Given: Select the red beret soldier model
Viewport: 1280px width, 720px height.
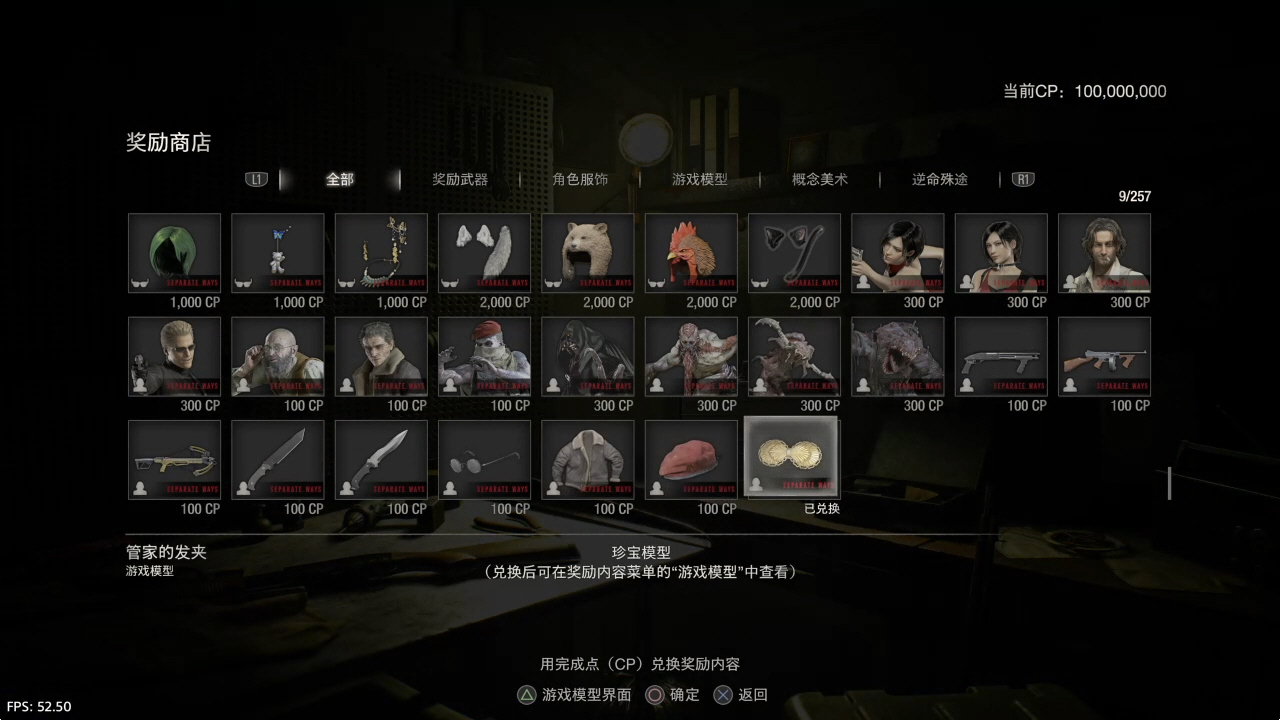Looking at the screenshot, I should pyautogui.click(x=484, y=357).
